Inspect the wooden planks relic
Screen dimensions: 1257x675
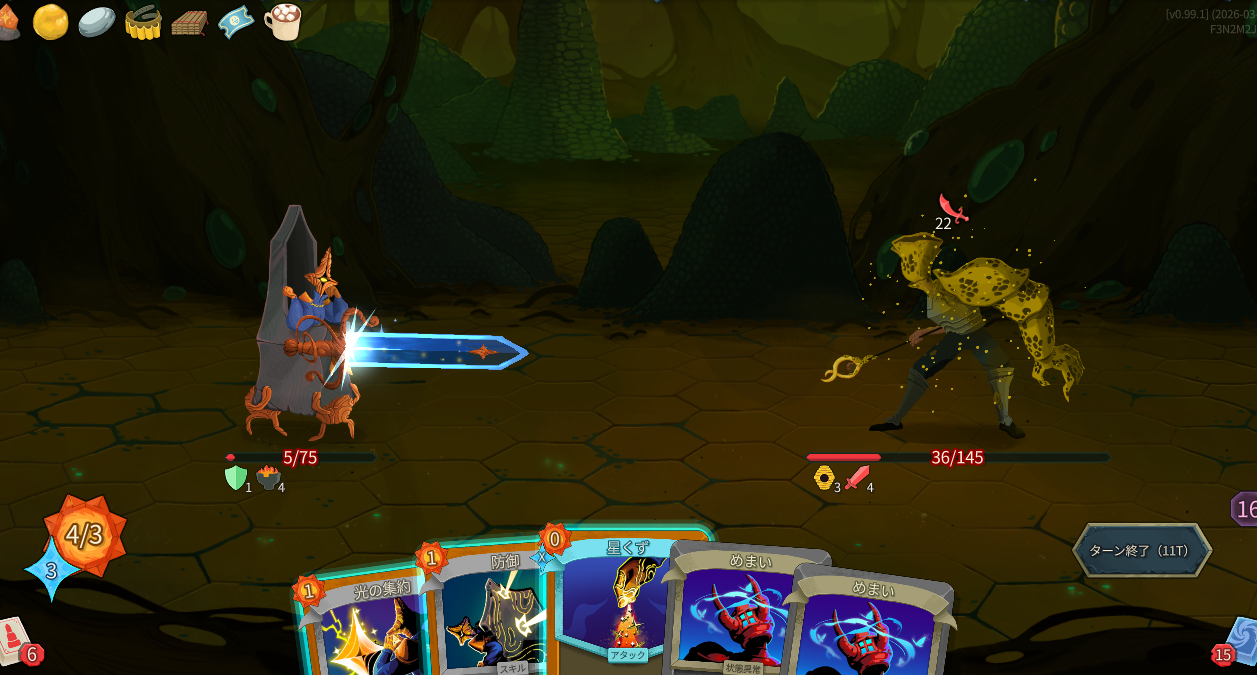189,22
